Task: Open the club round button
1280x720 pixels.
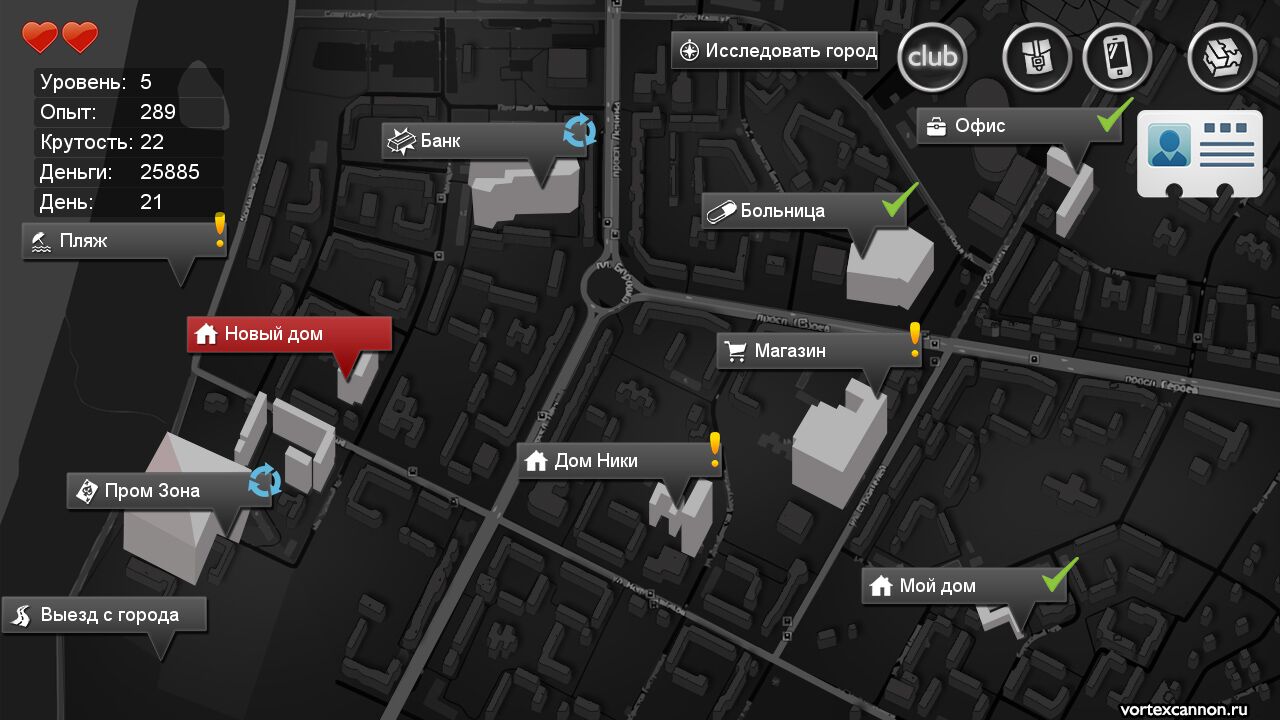Action: [932, 57]
